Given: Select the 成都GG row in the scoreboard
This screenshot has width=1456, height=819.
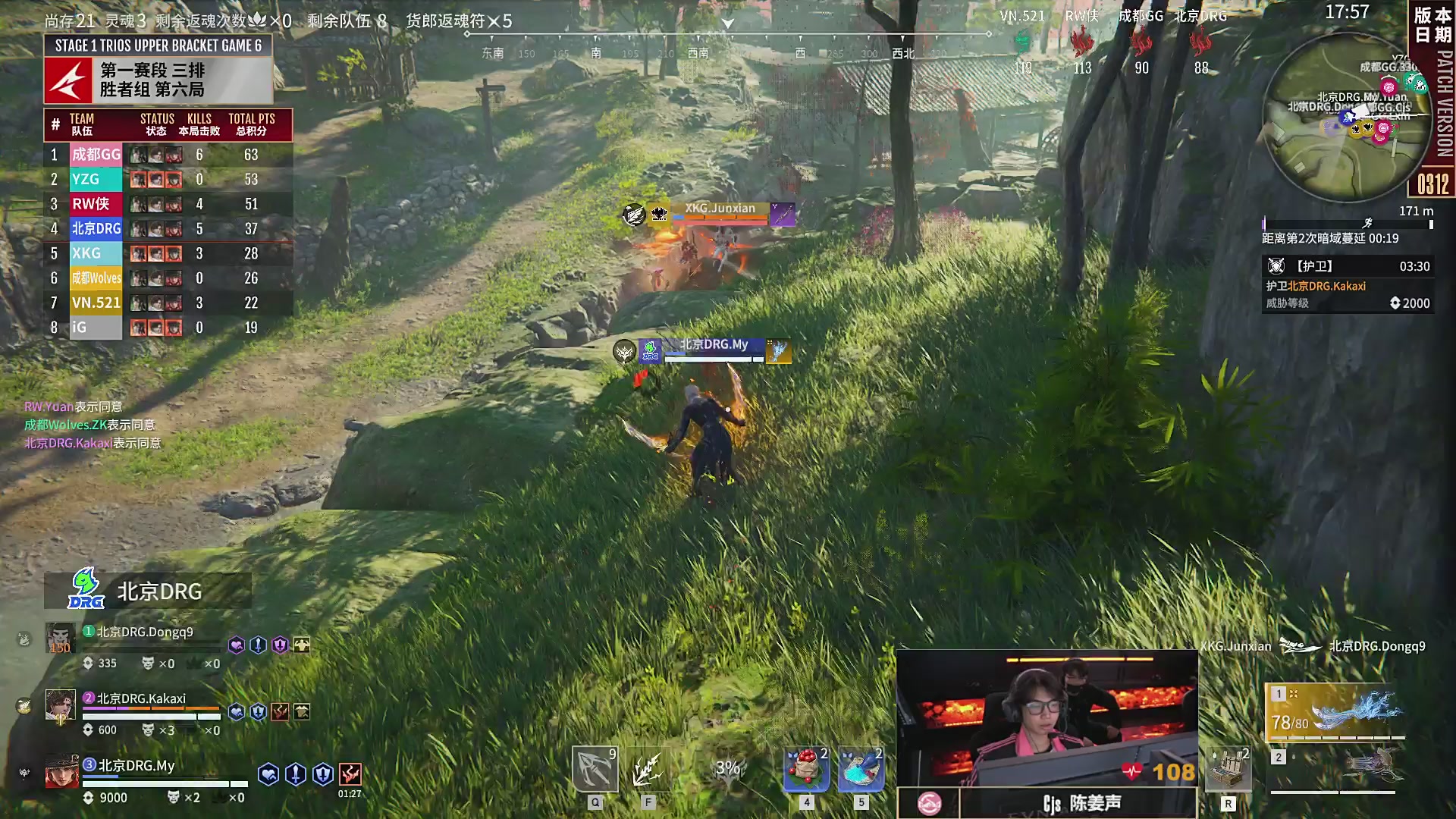Looking at the screenshot, I should click(168, 155).
